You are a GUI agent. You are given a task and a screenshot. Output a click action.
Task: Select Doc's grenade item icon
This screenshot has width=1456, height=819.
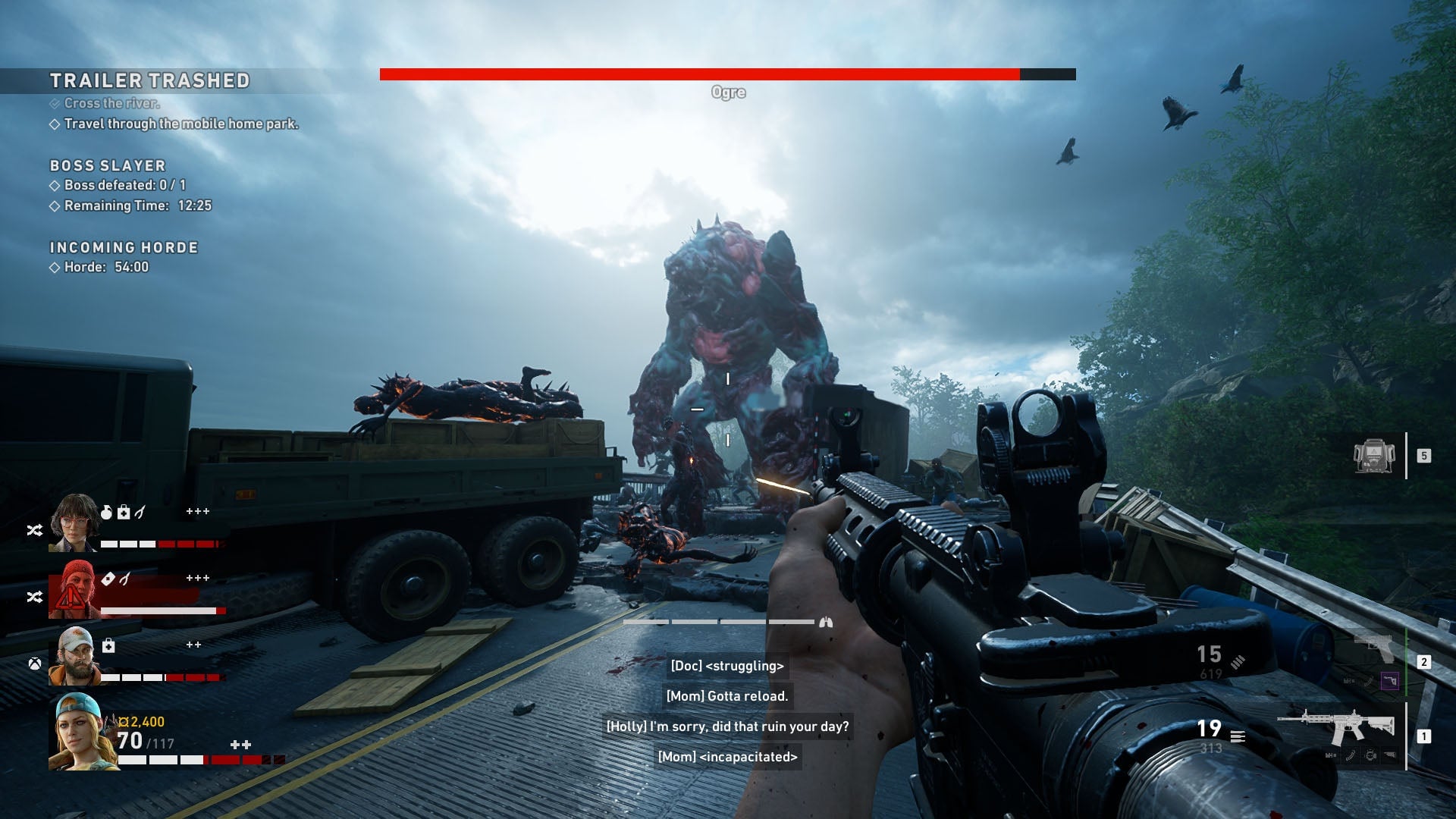[107, 512]
